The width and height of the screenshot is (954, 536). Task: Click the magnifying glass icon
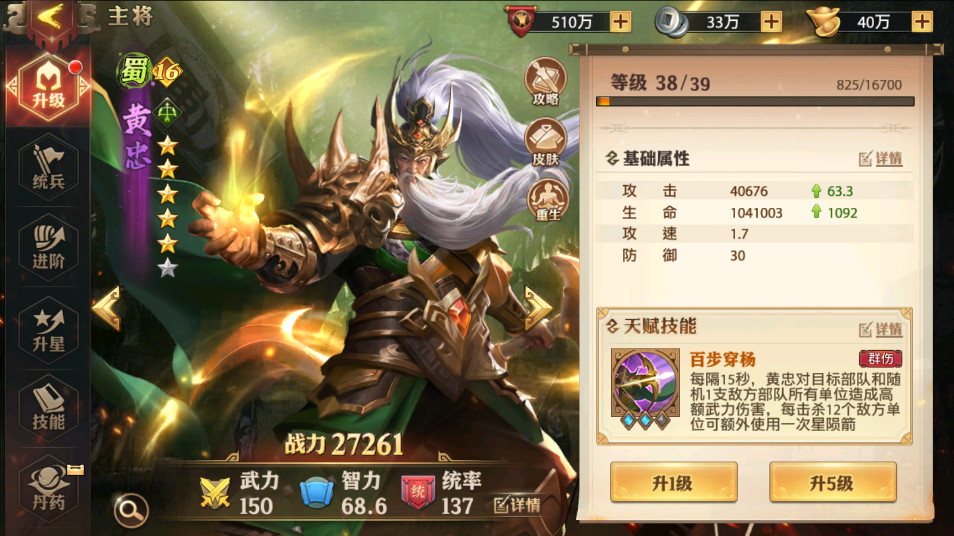(131, 510)
